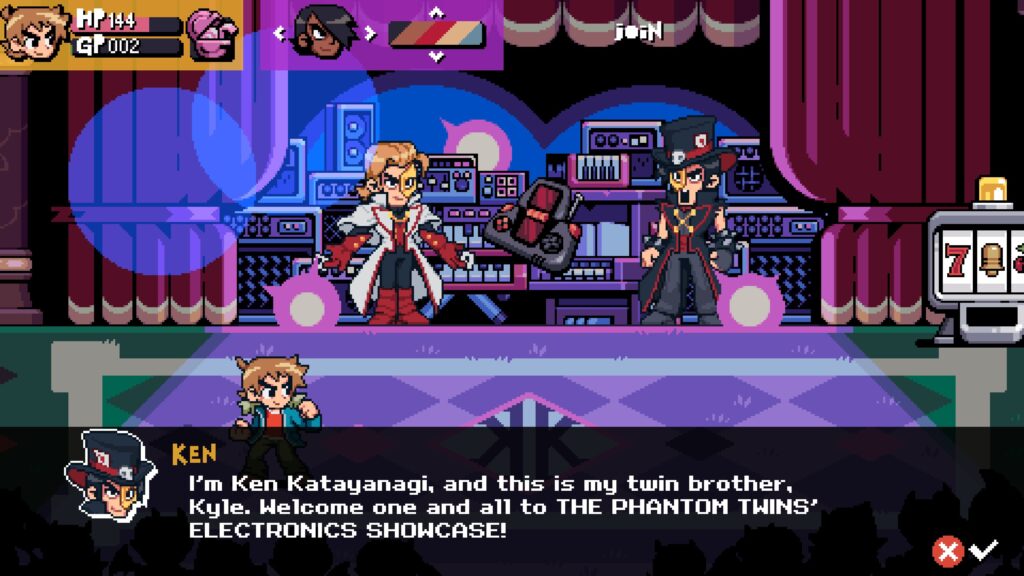Pick the striped color palette swatch
Image resolution: width=1024 pixels, height=576 pixels.
coord(436,34)
